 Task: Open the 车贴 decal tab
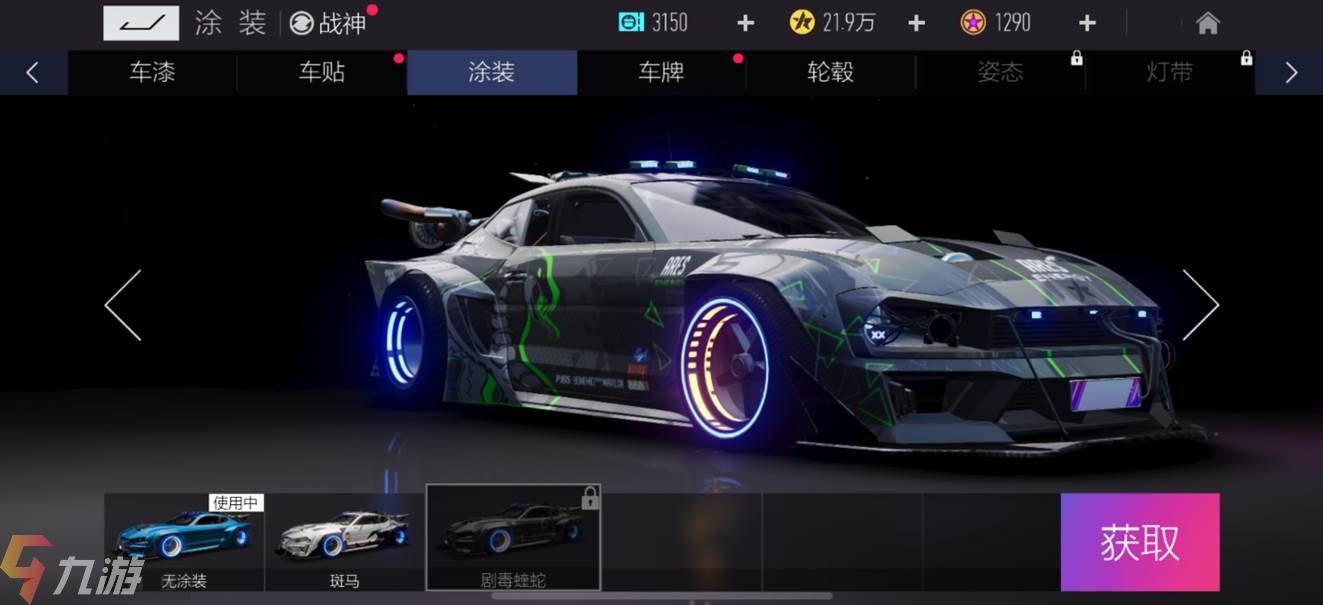pyautogui.click(x=322, y=72)
